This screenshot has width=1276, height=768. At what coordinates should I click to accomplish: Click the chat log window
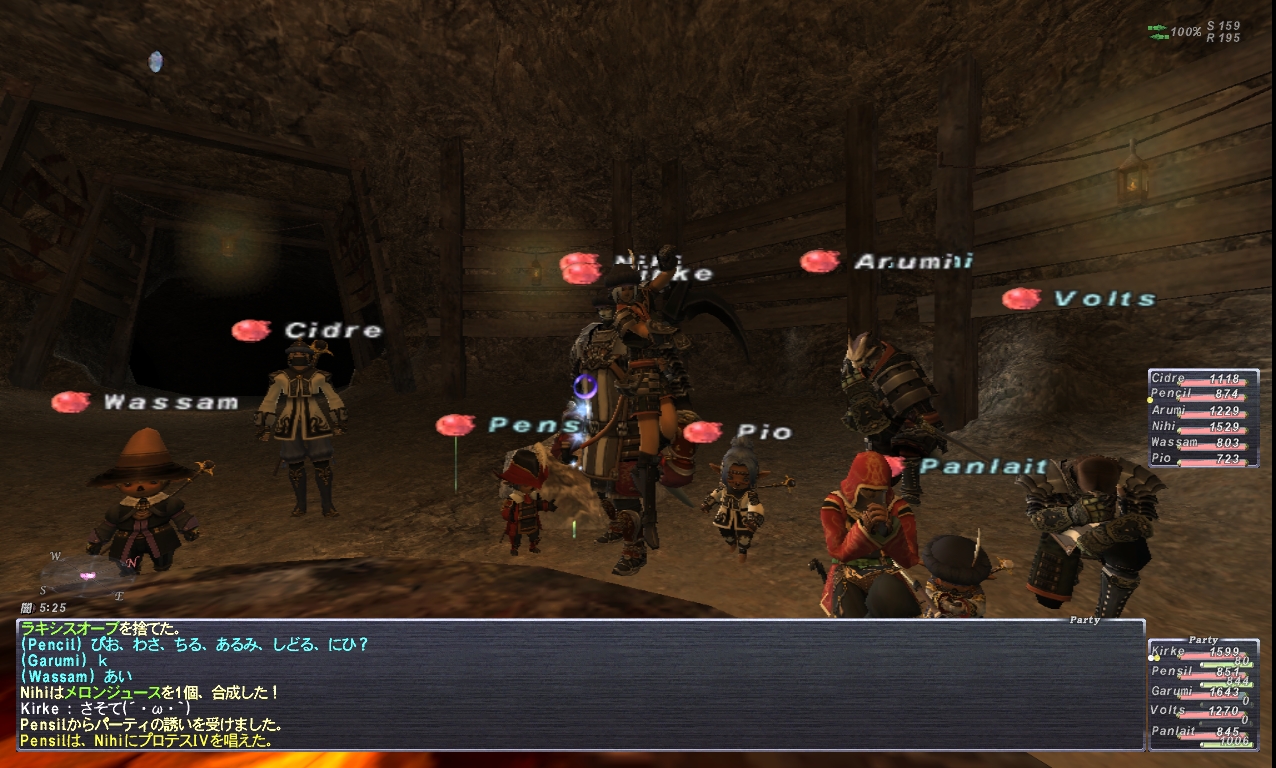(580, 685)
